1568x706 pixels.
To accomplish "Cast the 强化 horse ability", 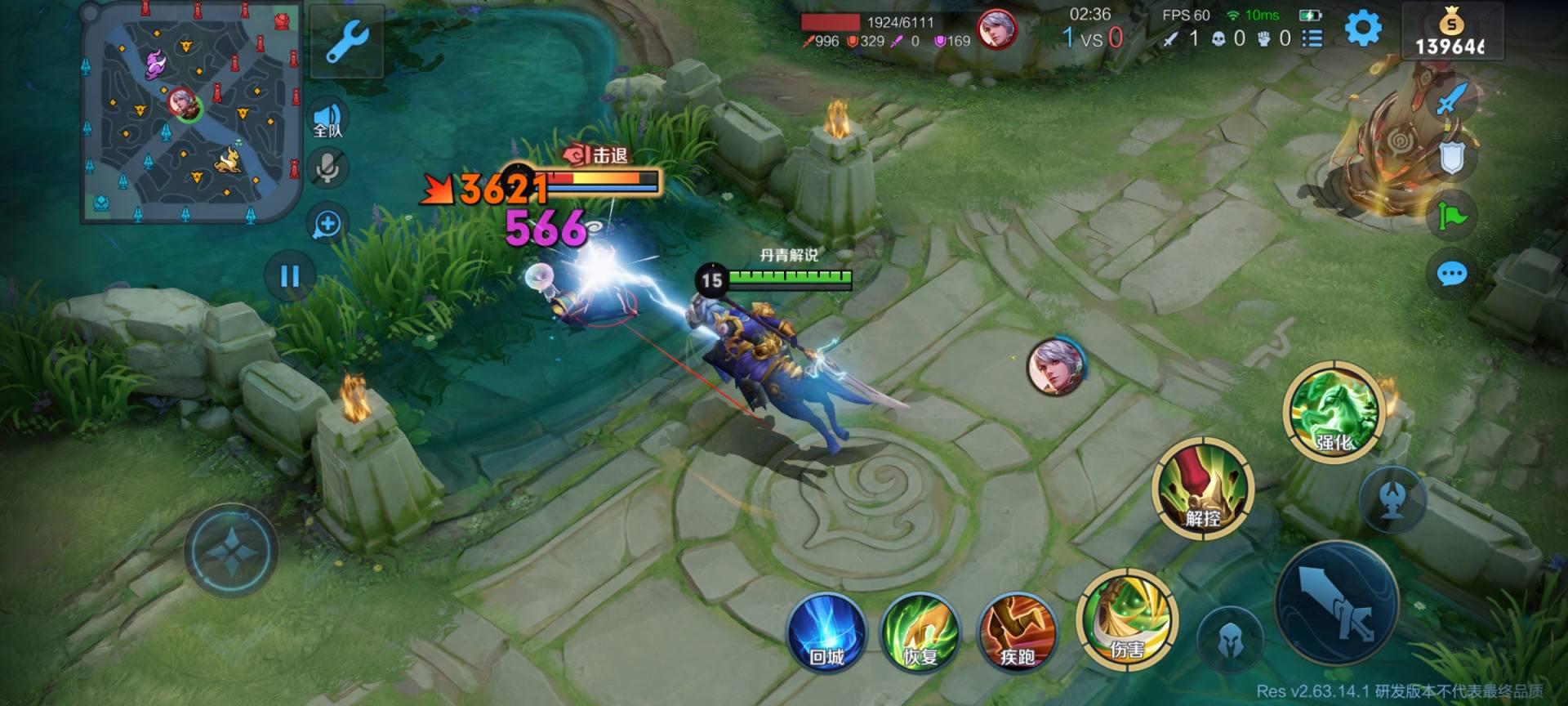I will coord(1334,412).
